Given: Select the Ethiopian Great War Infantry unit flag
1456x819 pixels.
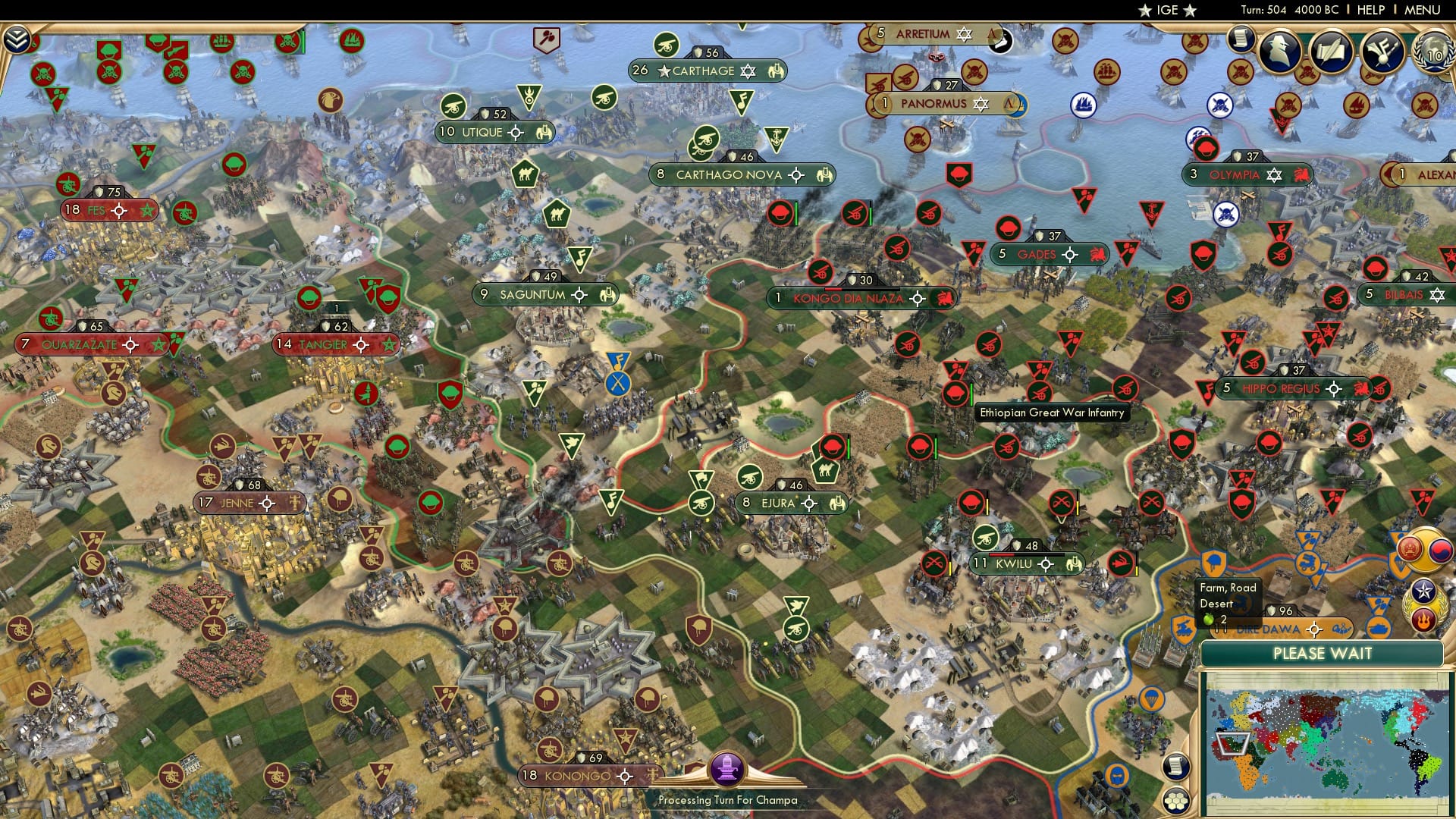Looking at the screenshot, I should click(x=955, y=394).
